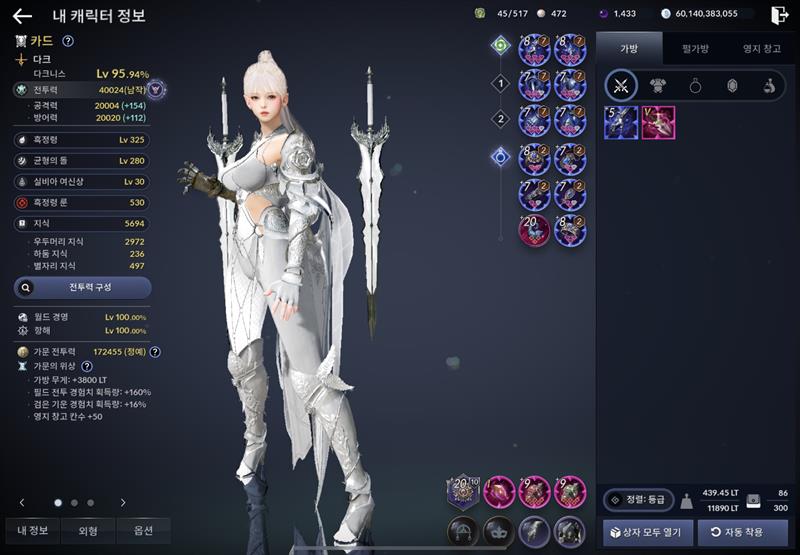Image resolution: width=800 pixels, height=555 pixels.
Task: Choose equipment preset 2 diamond
Action: tap(501, 119)
